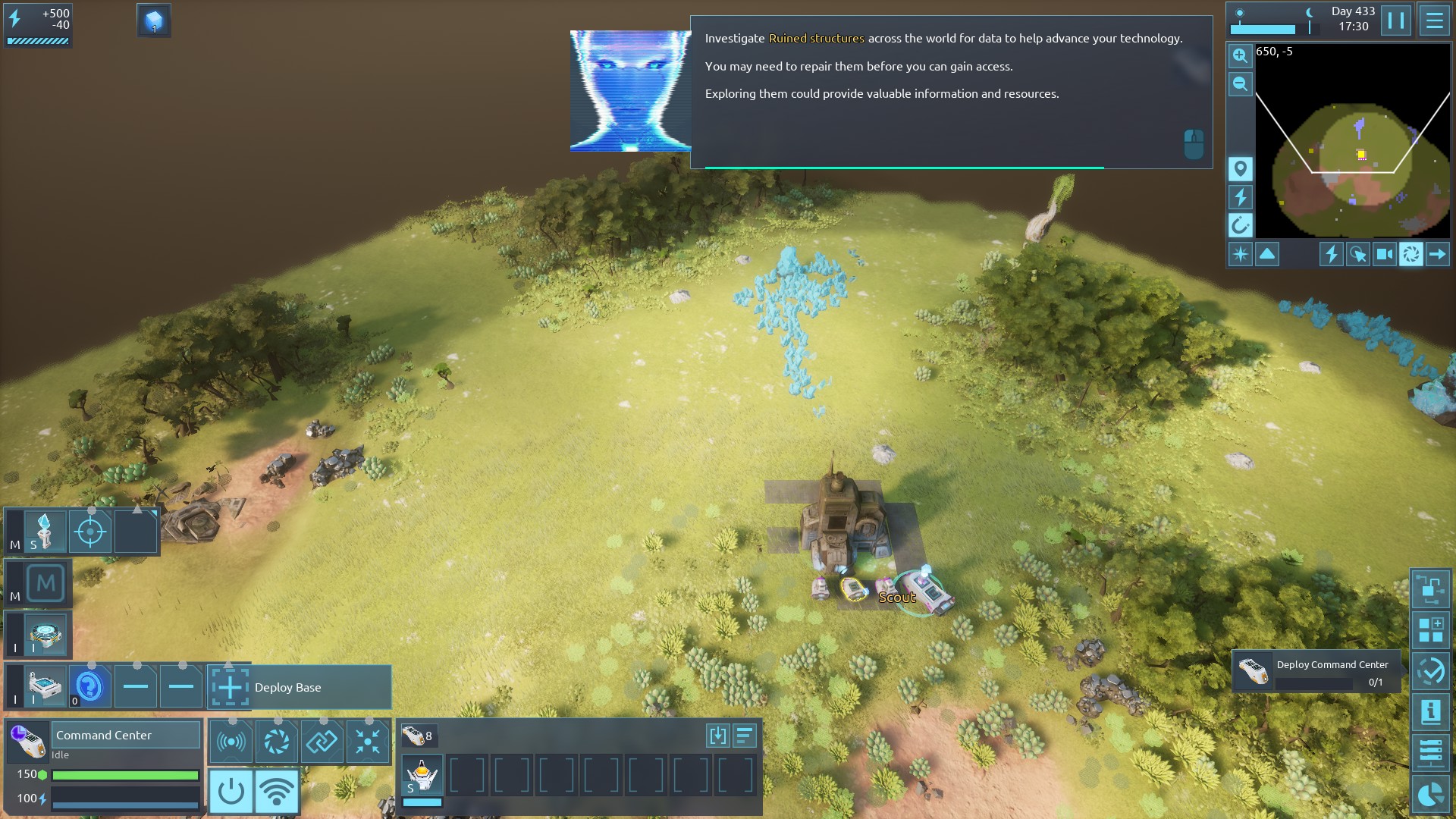Viewport: 1456px width, 819px height.
Task: Click the chain link ability icon
Action: click(322, 741)
